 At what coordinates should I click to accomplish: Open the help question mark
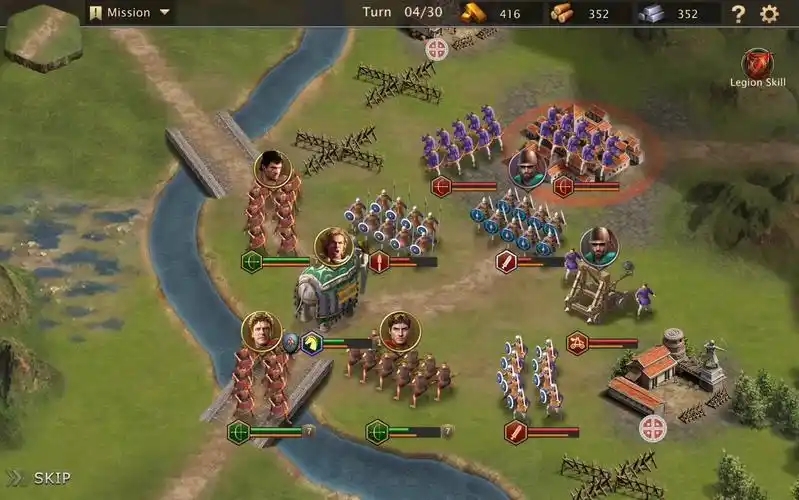pos(738,14)
